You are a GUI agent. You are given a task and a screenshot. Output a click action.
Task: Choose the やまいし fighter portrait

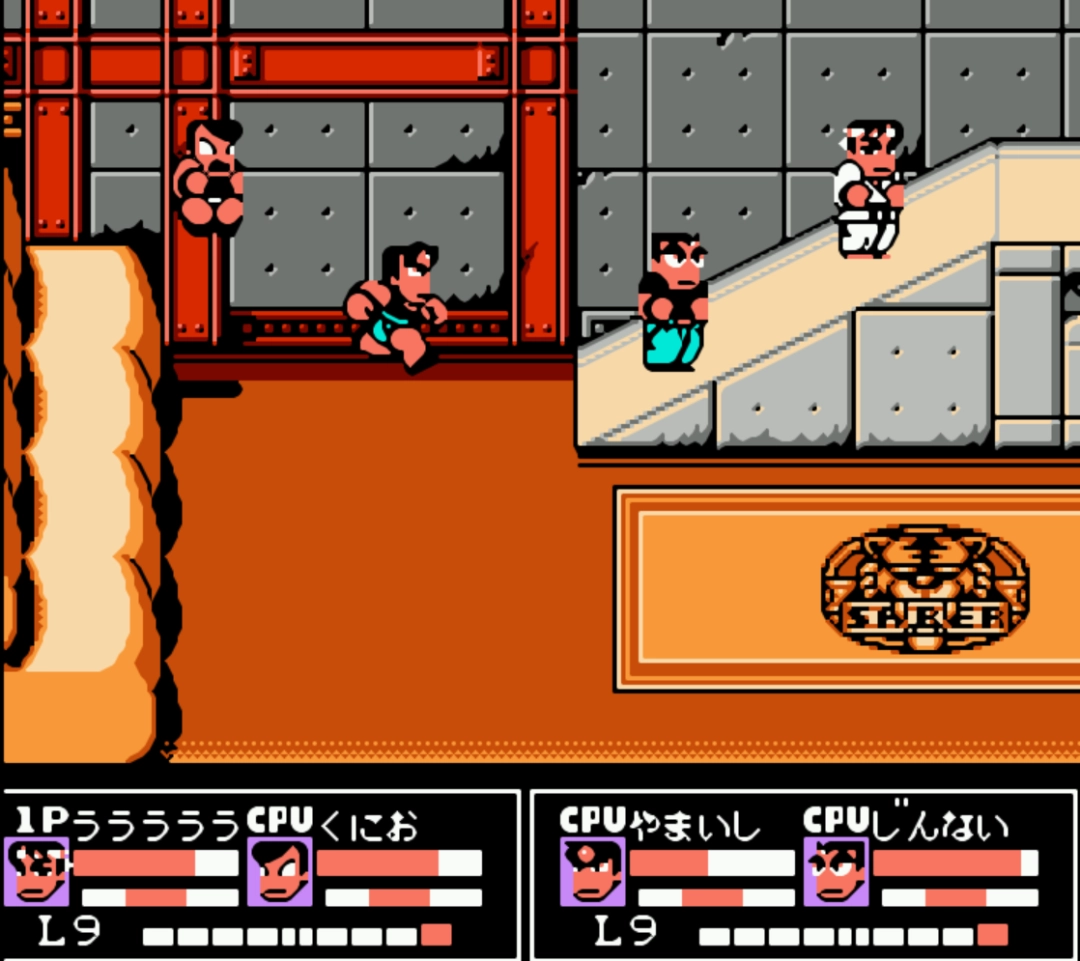click(x=592, y=871)
